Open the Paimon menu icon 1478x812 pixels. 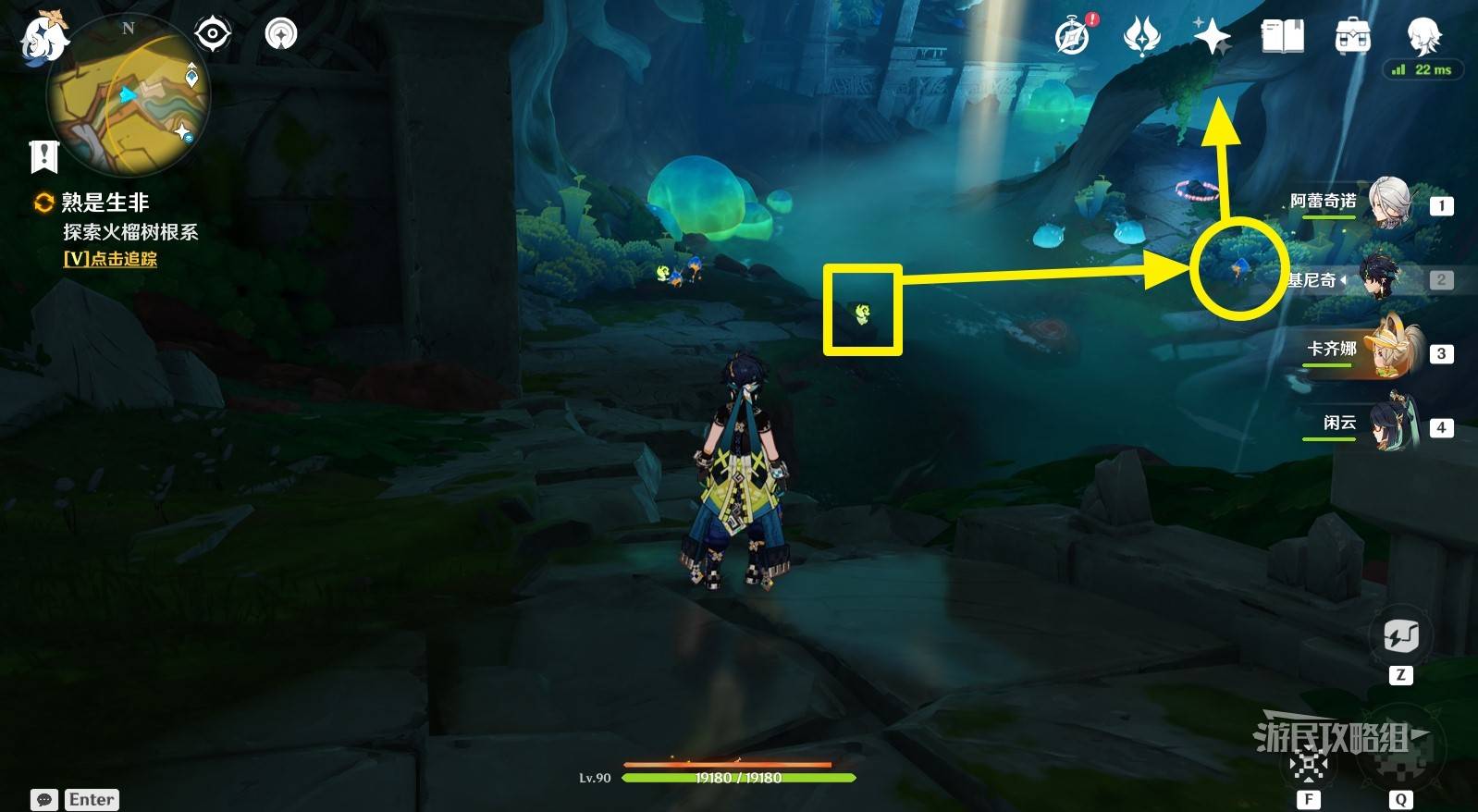pos(43,39)
